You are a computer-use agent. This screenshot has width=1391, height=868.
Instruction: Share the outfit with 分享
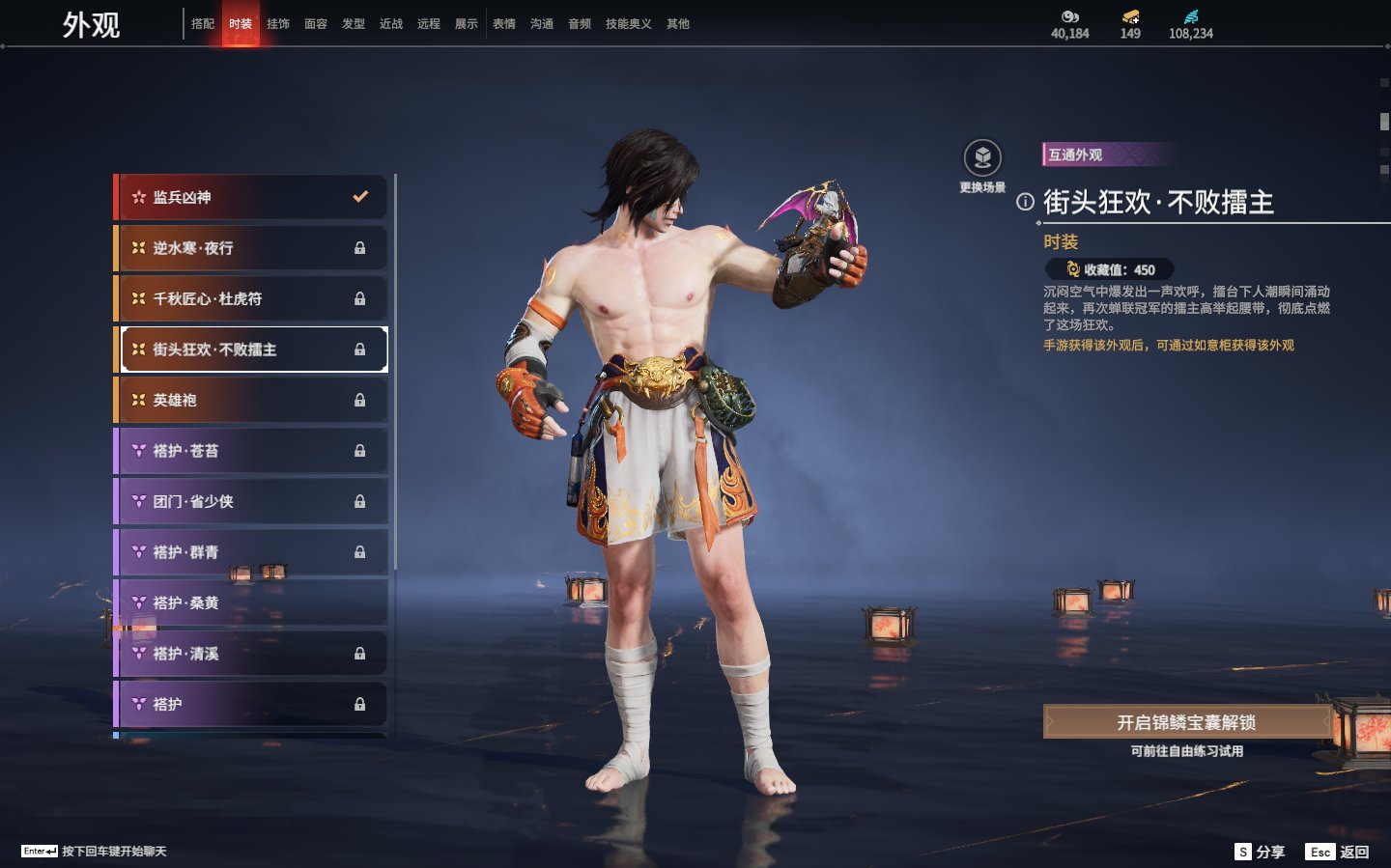(1261, 852)
